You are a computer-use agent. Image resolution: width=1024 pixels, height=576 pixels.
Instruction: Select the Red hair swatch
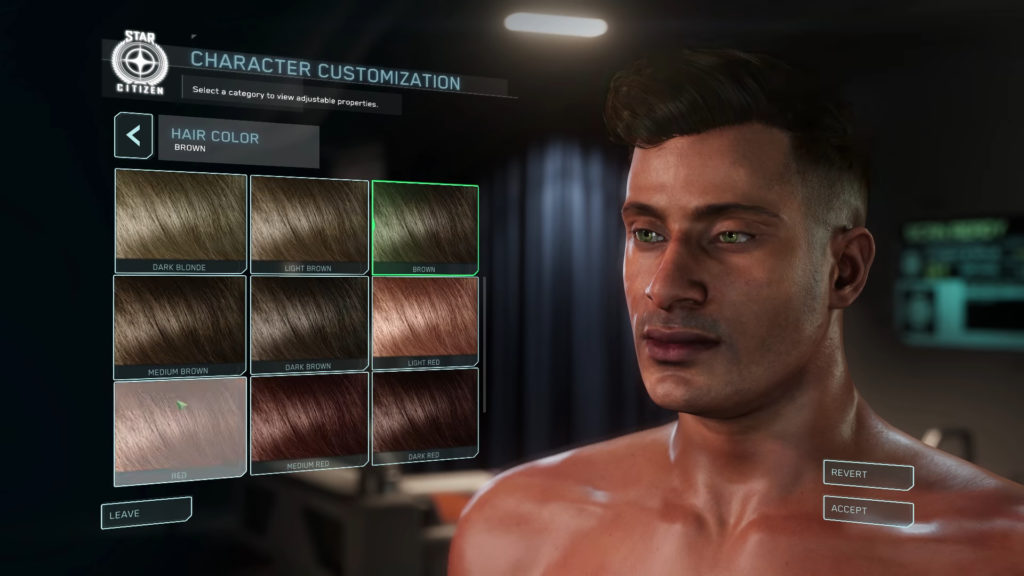pos(180,430)
